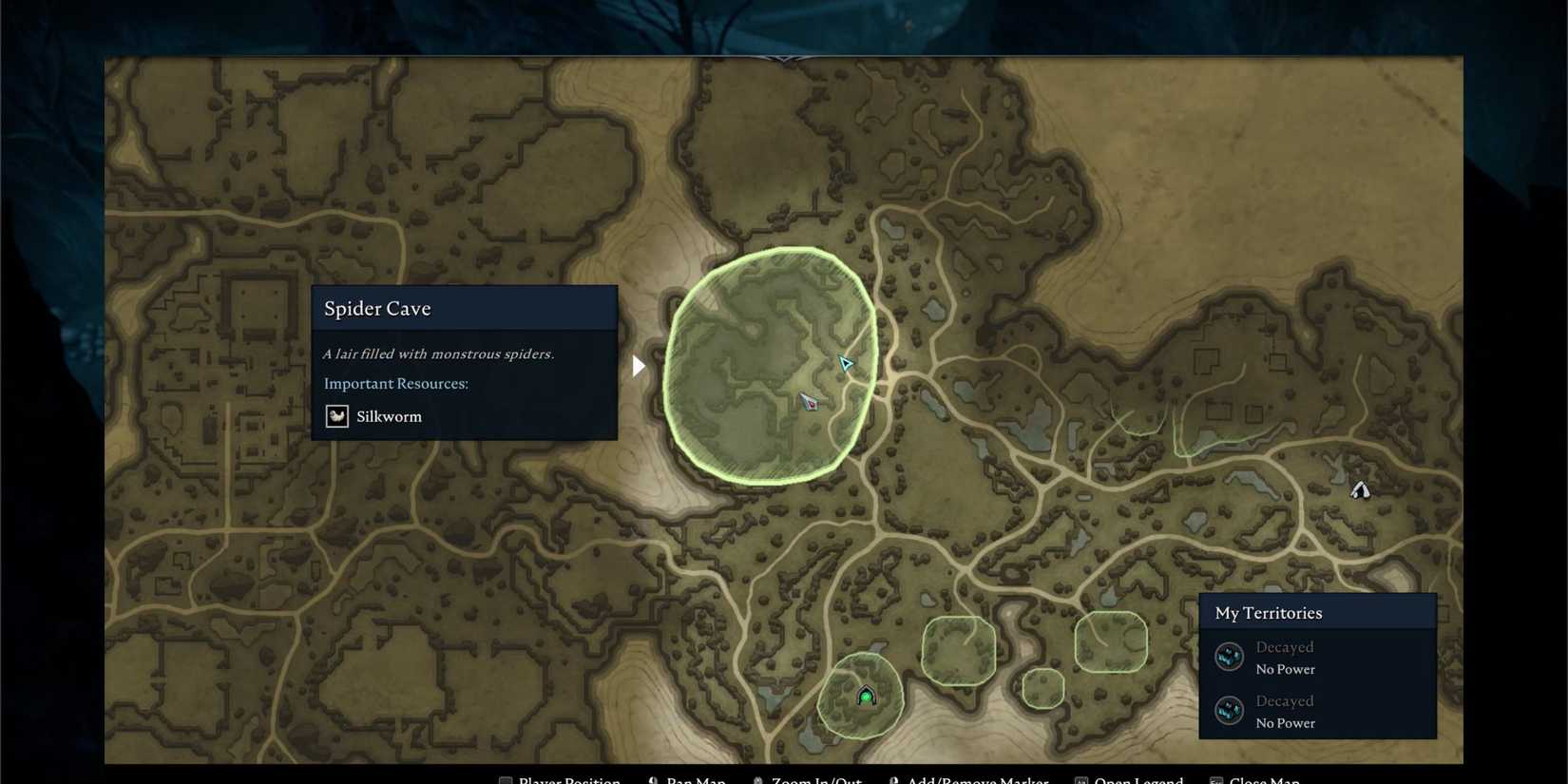
Task: Click the player position arrow on the map
Action: 845,363
